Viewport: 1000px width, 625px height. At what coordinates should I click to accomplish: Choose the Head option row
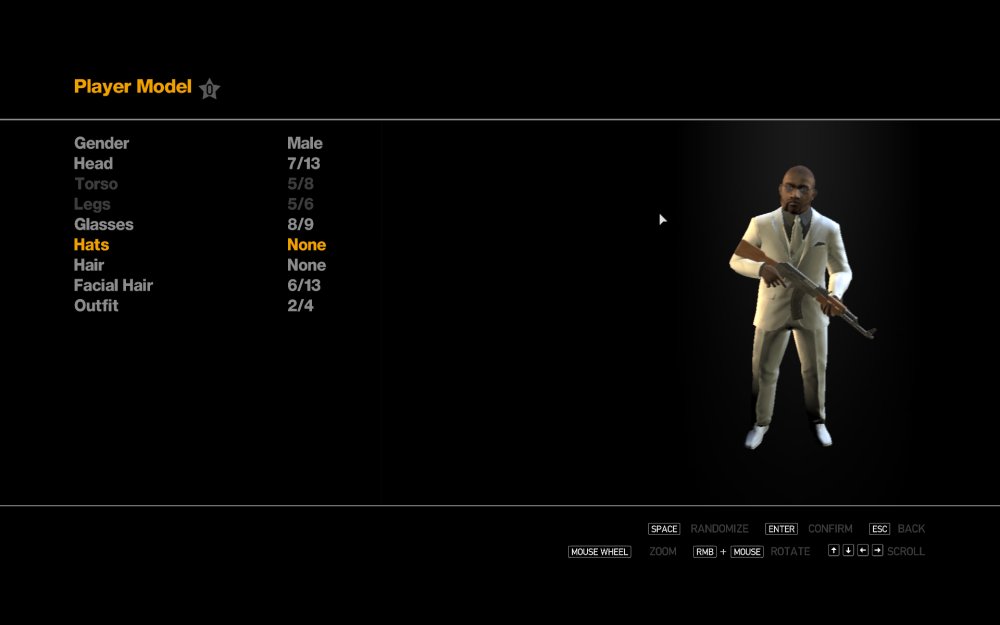tap(94, 163)
